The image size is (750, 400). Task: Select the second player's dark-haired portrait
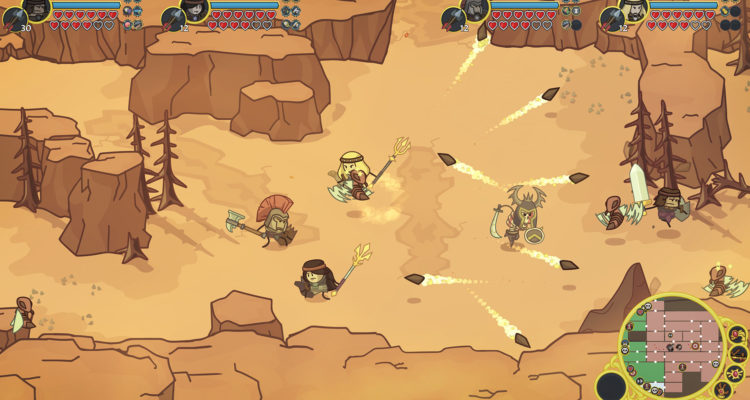194,9
